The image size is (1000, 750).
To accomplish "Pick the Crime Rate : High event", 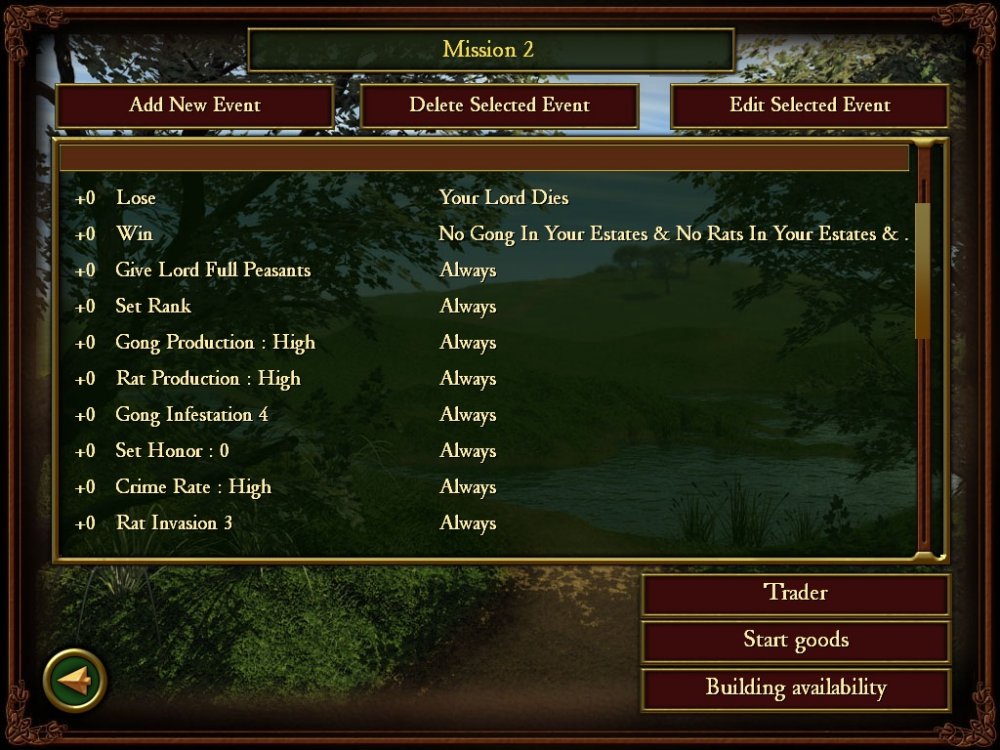I will coord(193,487).
